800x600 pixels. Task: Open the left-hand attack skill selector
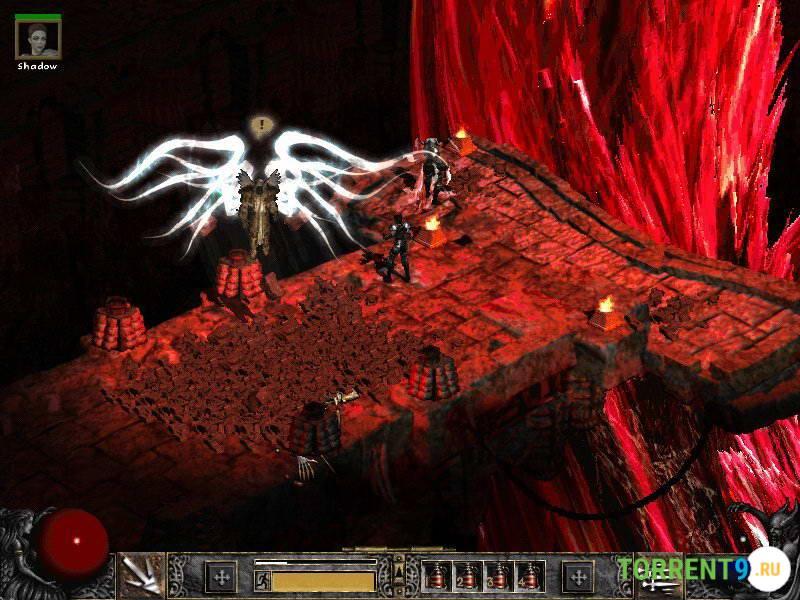pyautogui.click(x=140, y=576)
